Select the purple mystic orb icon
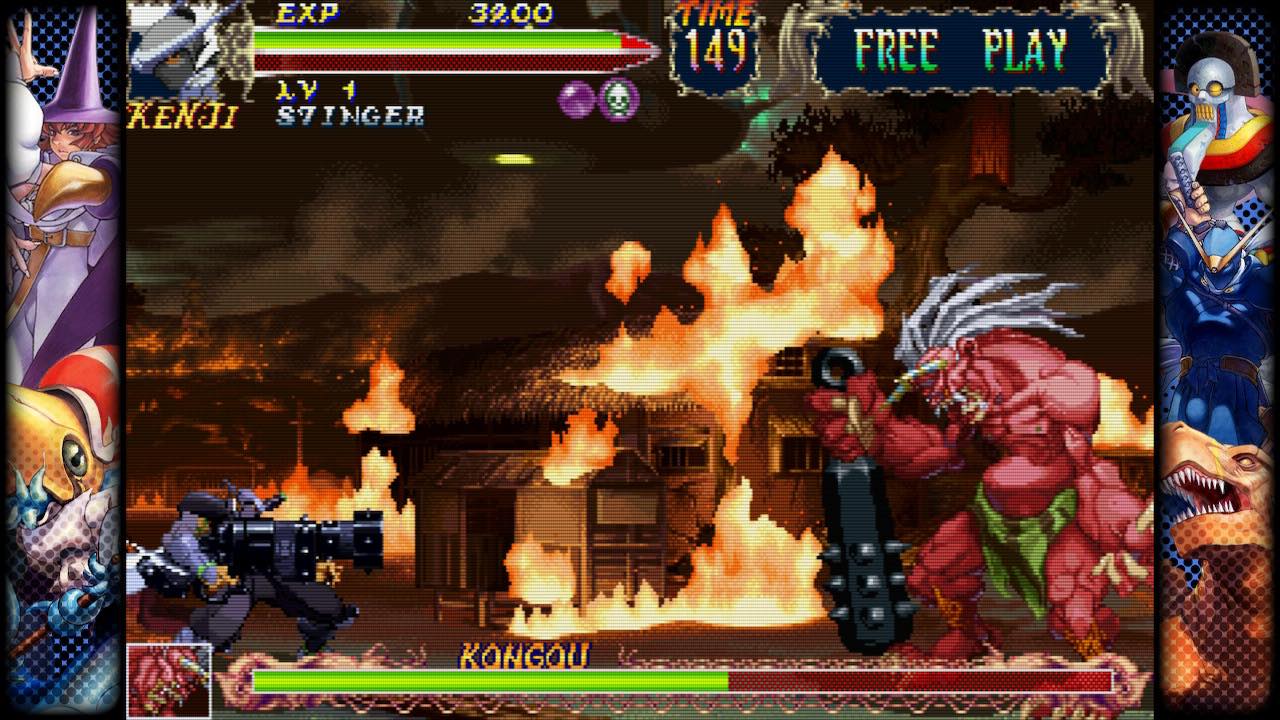Viewport: 1280px width, 720px height. [x=577, y=99]
